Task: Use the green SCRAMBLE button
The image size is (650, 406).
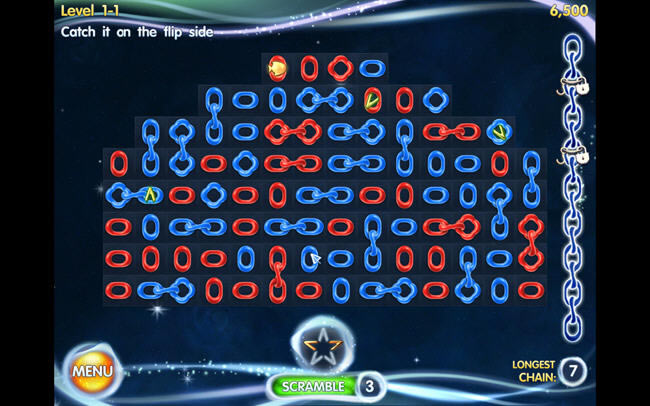Action: (313, 386)
